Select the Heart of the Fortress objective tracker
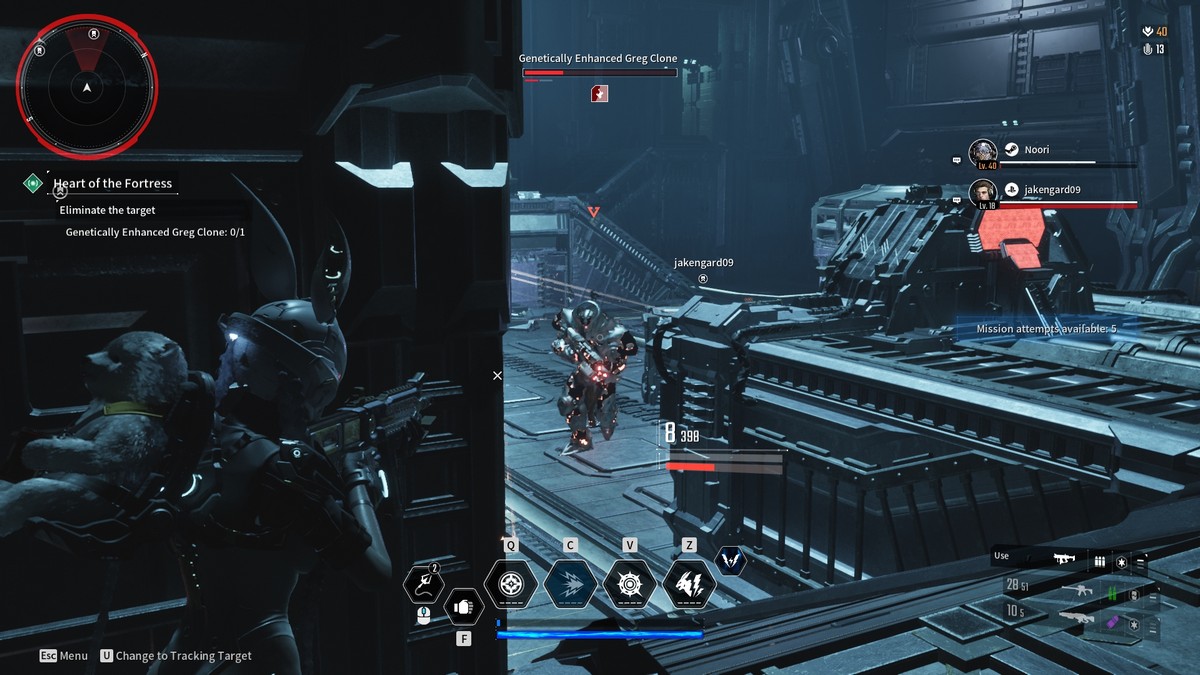 [x=112, y=183]
